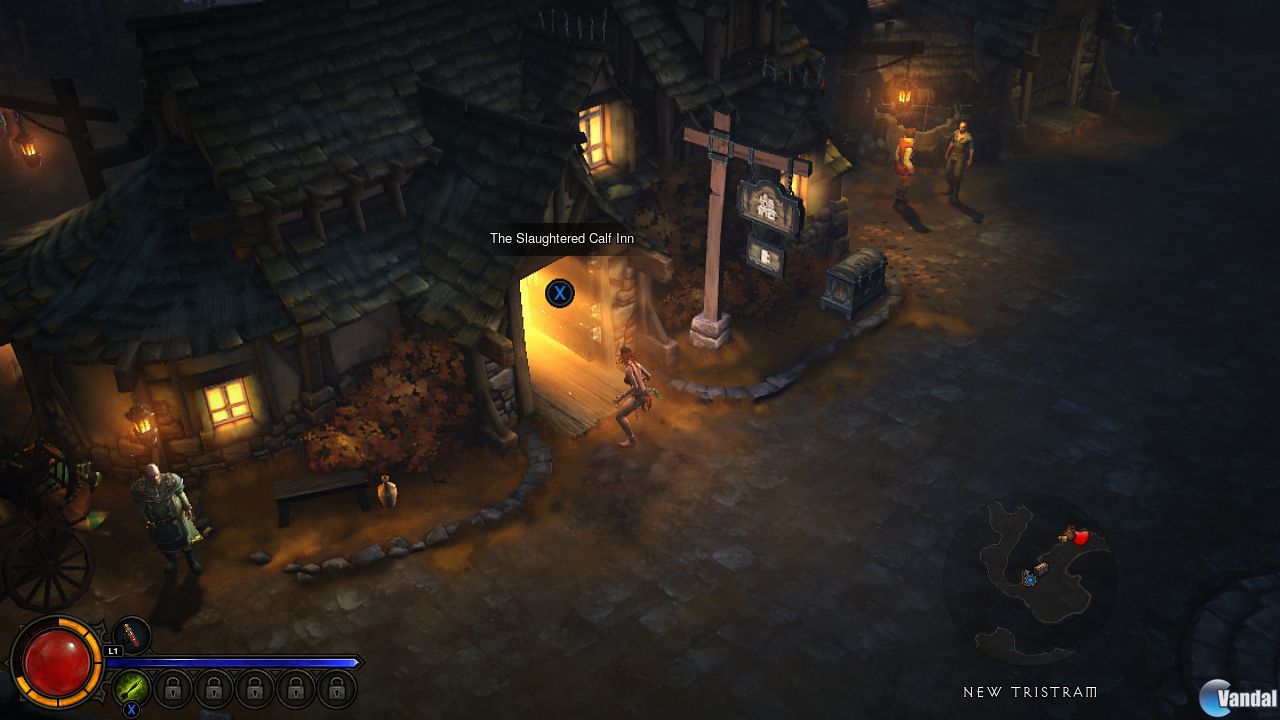Activate the green dart skill

pyautogui.click(x=131, y=687)
